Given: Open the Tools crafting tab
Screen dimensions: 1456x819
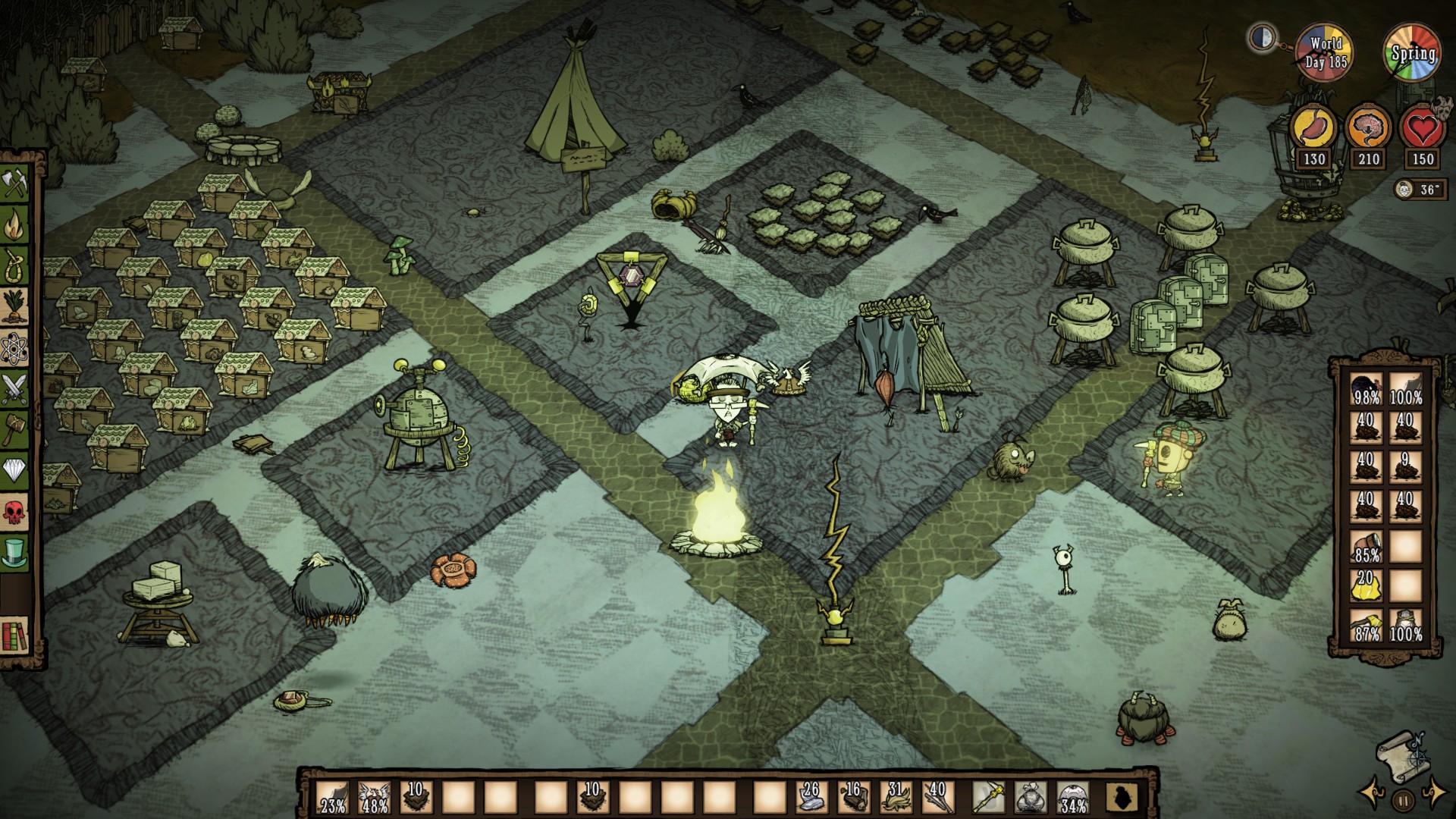Looking at the screenshot, I should click(15, 183).
